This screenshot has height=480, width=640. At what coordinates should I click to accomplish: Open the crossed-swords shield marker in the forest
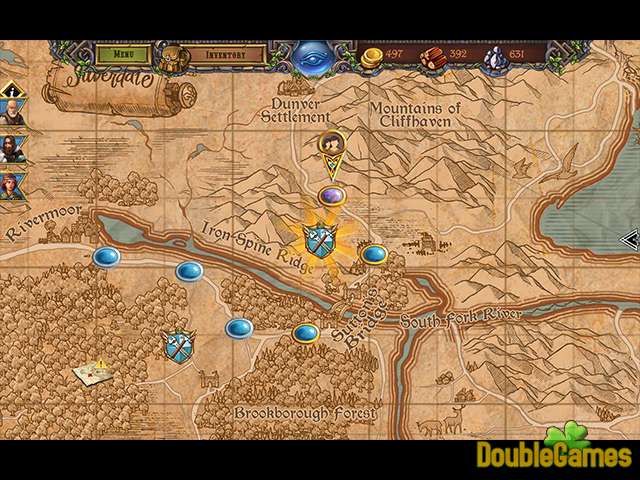[178, 345]
